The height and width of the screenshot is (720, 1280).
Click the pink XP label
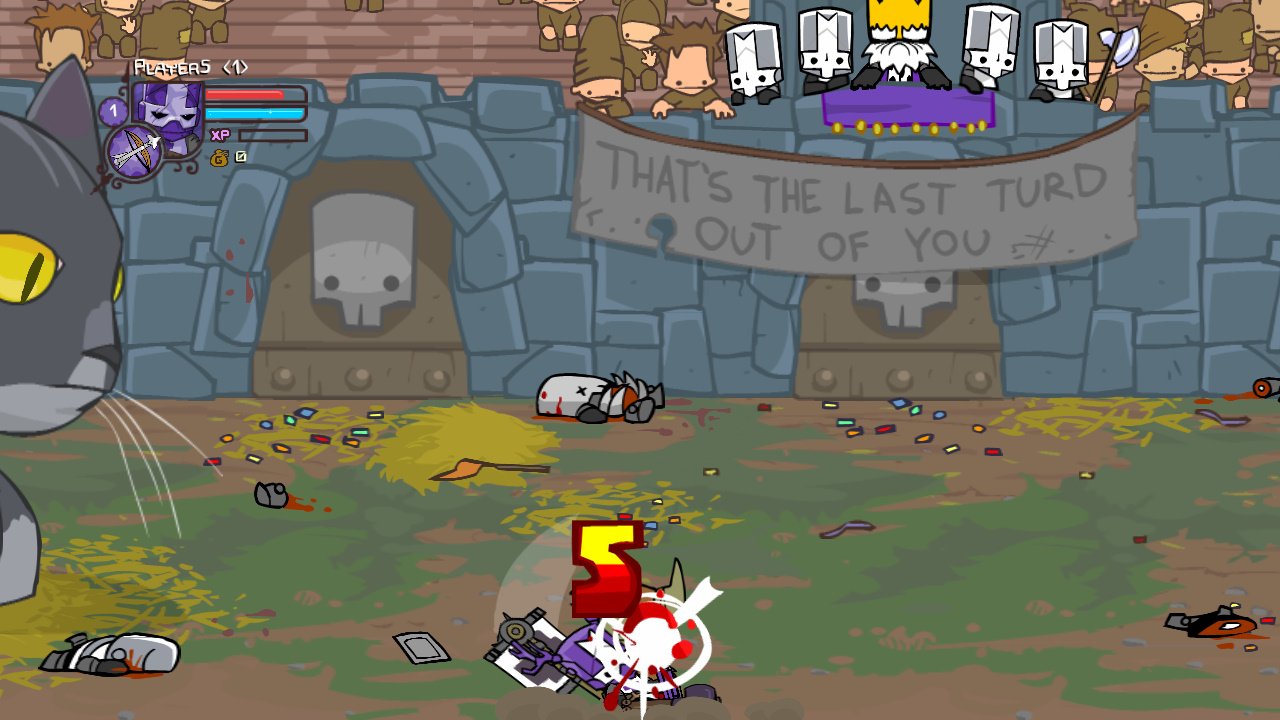[x=220, y=135]
